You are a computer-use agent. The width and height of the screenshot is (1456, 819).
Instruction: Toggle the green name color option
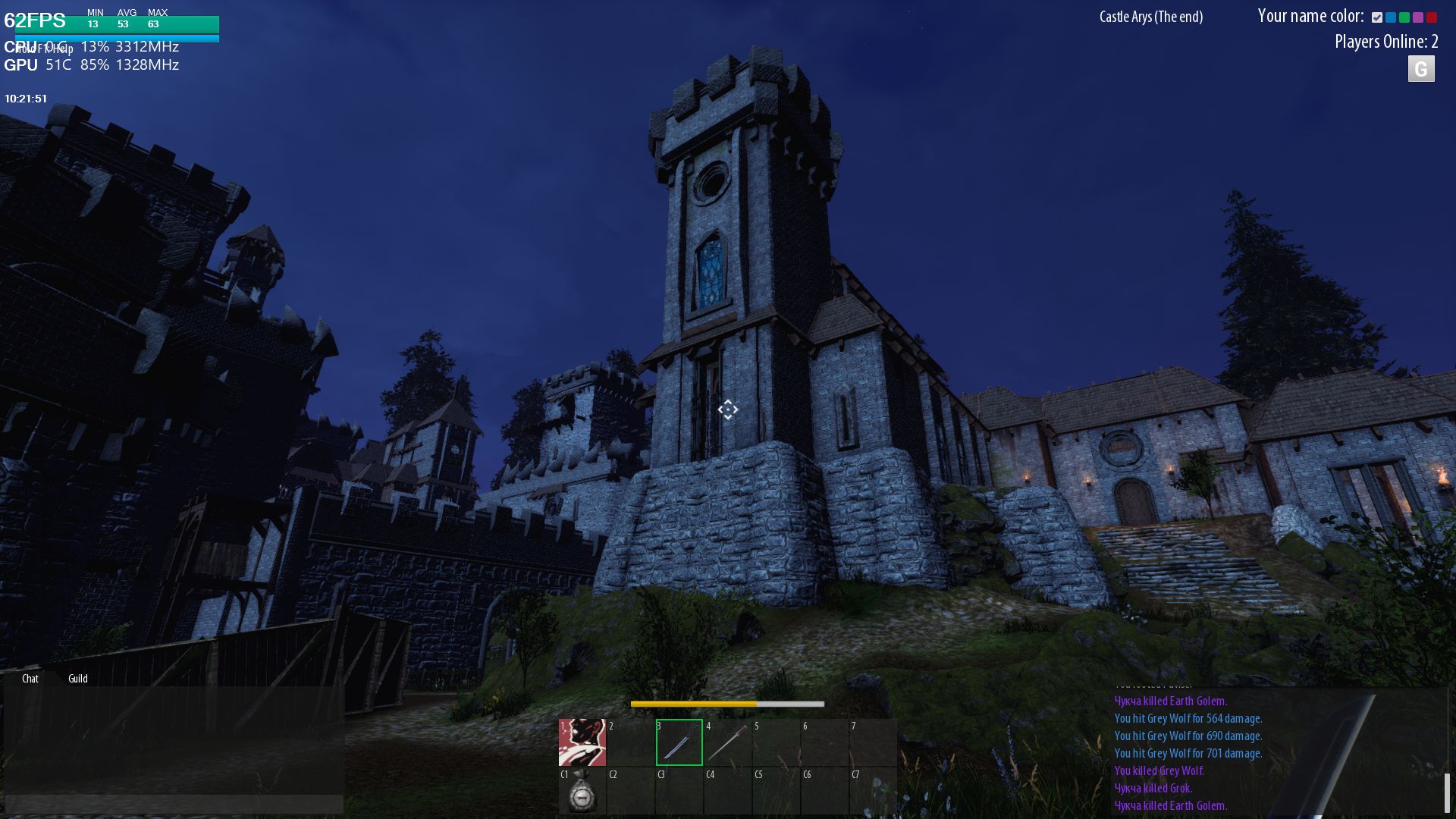(x=1404, y=17)
